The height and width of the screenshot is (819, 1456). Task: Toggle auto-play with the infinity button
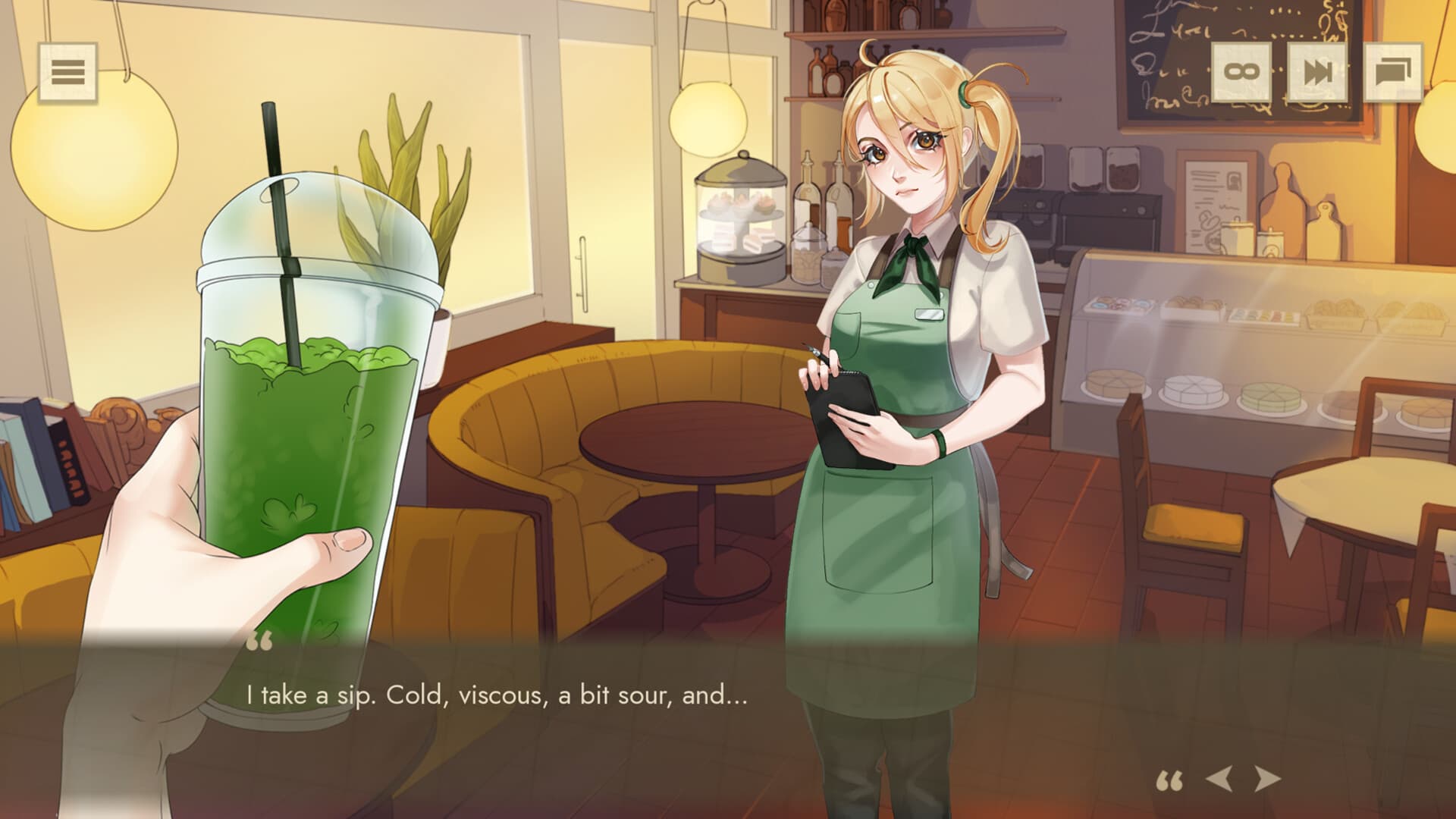point(1241,73)
